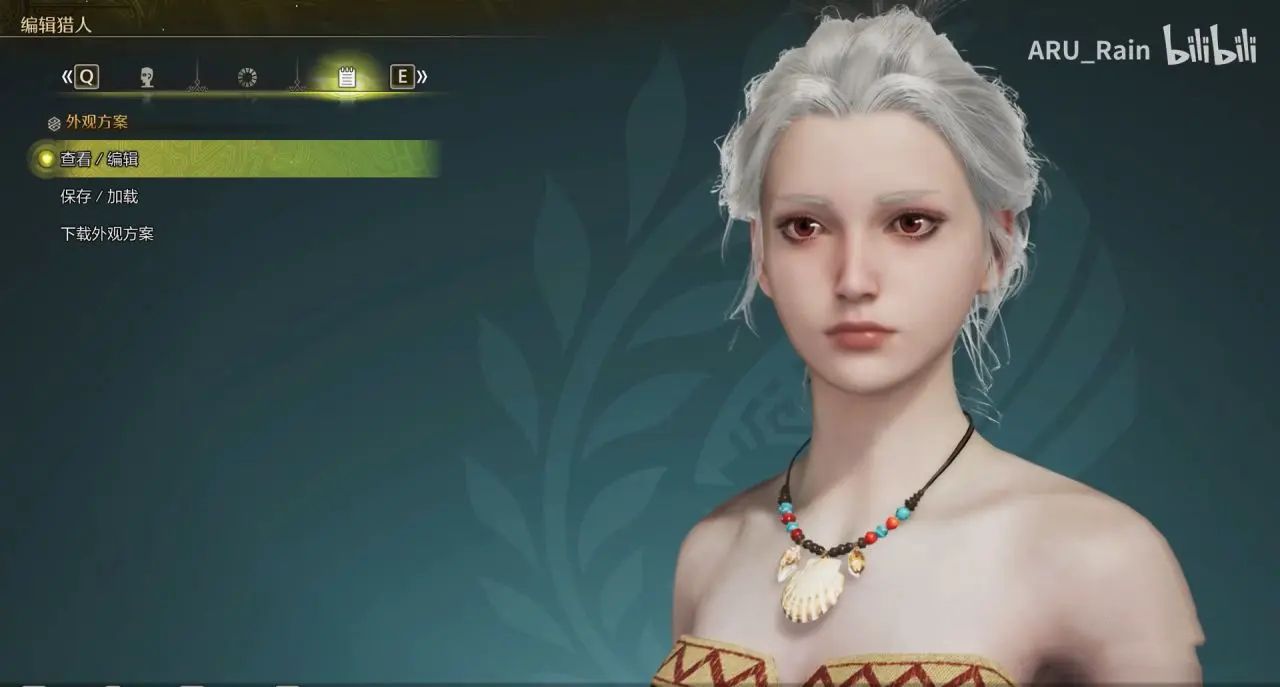This screenshot has width=1280, height=687.
Task: Select the 查看 / 编辑 menu entry
Action: (x=99, y=159)
